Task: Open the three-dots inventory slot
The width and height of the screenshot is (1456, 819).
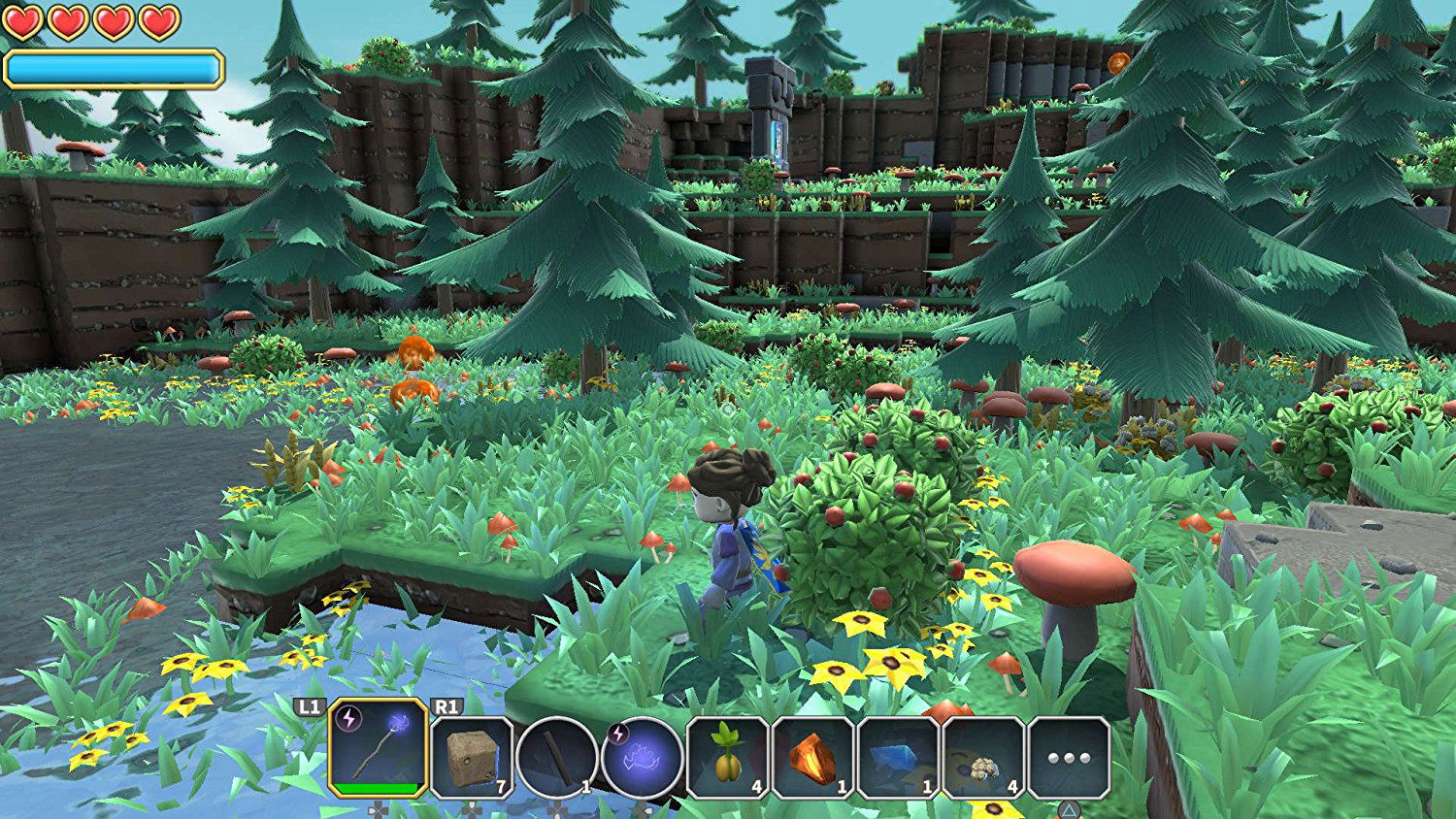Action: click(1069, 757)
